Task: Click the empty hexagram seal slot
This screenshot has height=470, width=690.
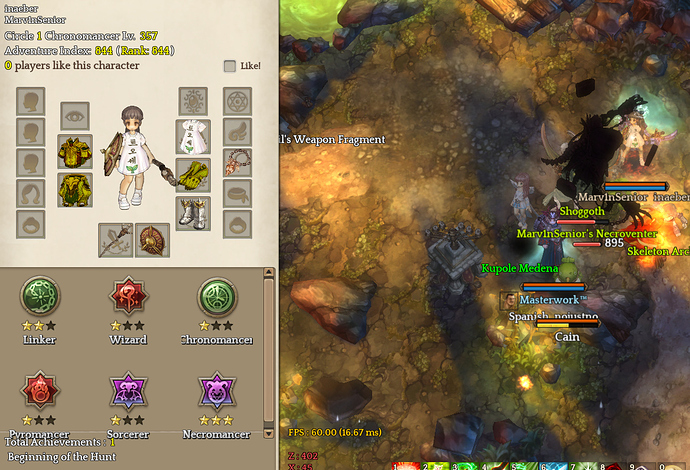Action: (x=238, y=101)
